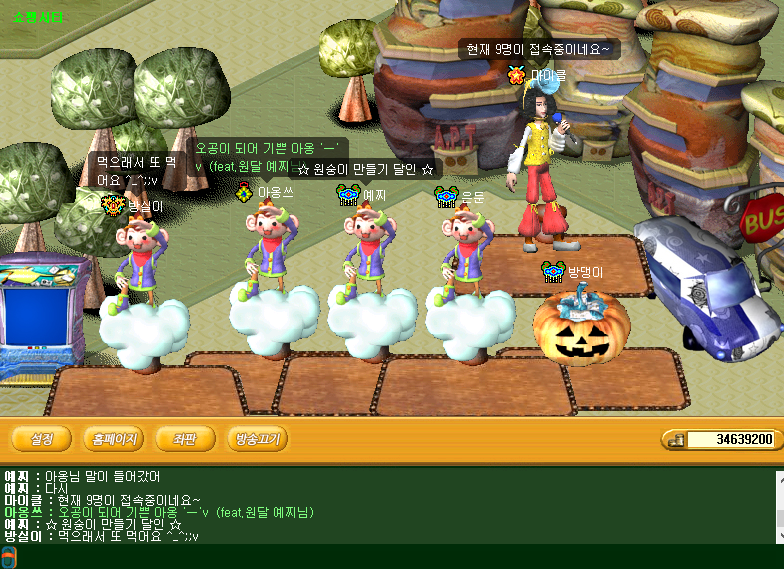Click the chat log scrollbar
784x569 pixels.
pyautogui.click(x=779, y=506)
